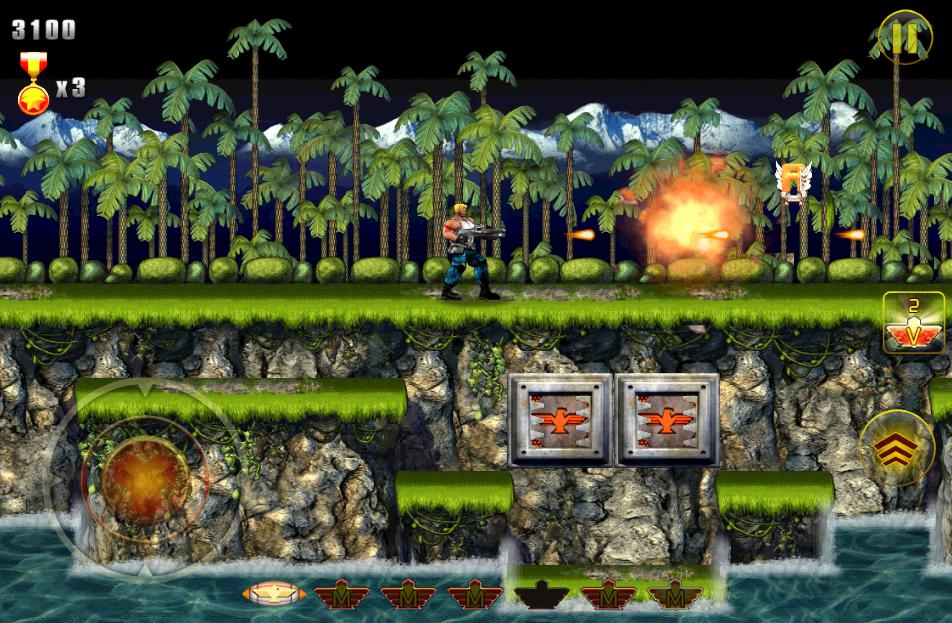Pause the game with the top-right button
Viewport: 952px width, 623px height.
904,37
